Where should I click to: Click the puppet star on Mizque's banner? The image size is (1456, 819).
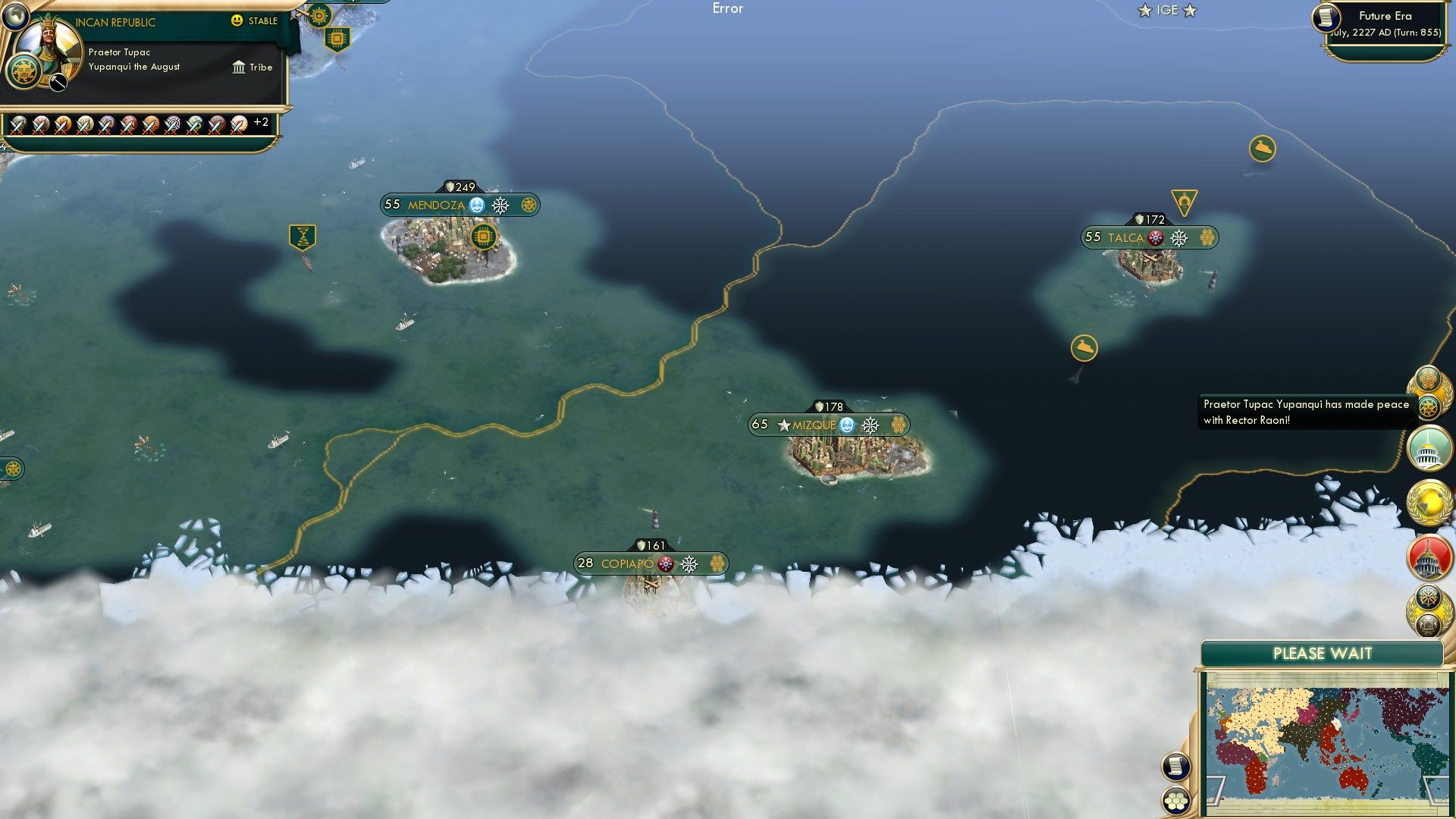[783, 425]
